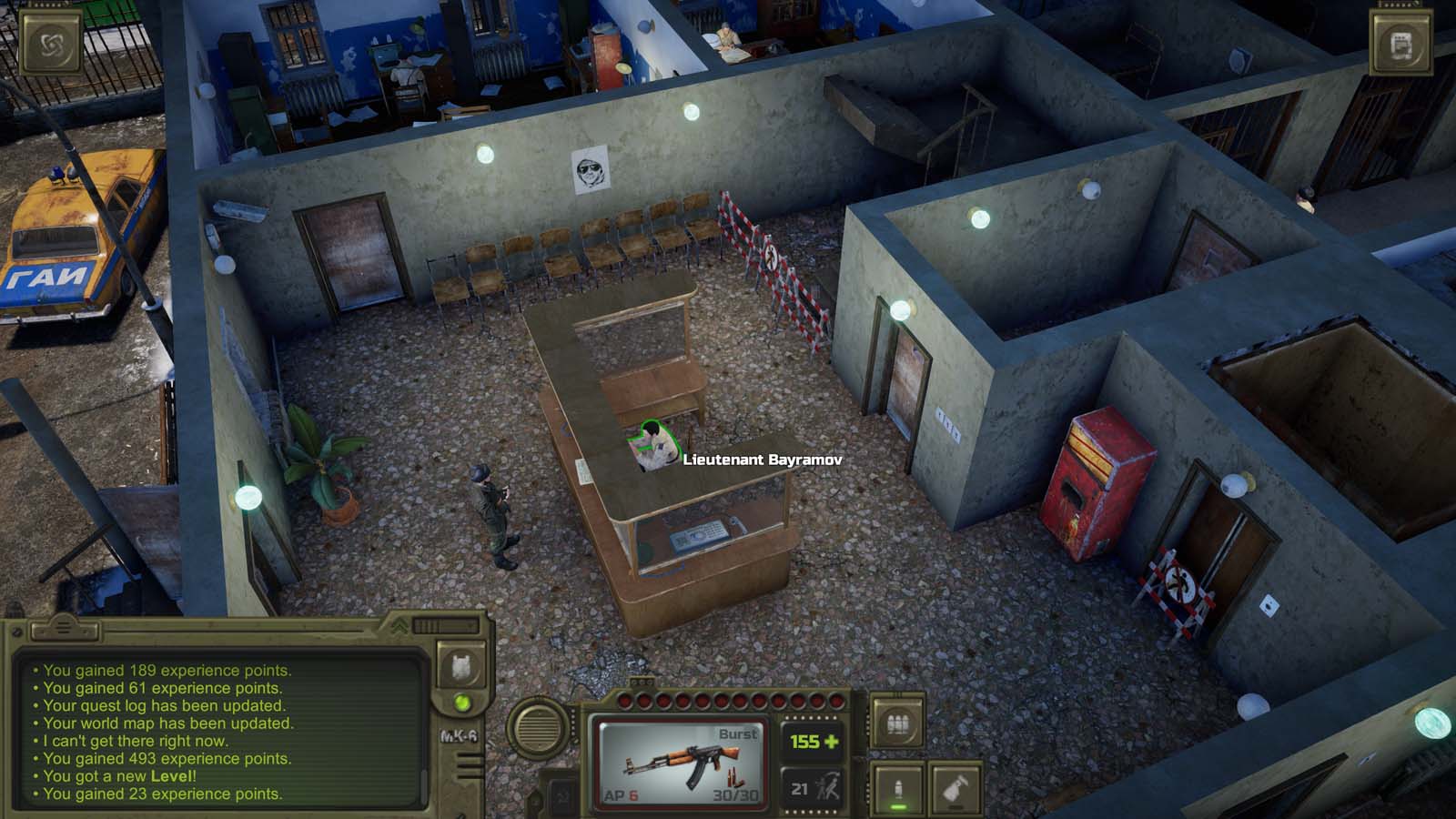Viewport: 1456px width, 819px height.
Task: Click the green indicator light on the MK-6 panel
Action: pyautogui.click(x=461, y=703)
